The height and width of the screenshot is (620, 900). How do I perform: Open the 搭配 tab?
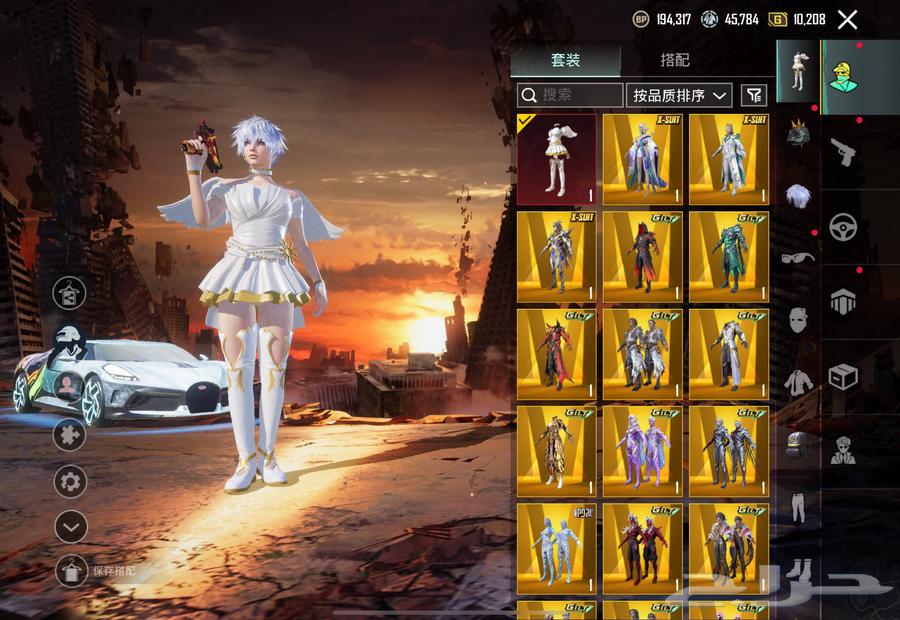pyautogui.click(x=675, y=60)
